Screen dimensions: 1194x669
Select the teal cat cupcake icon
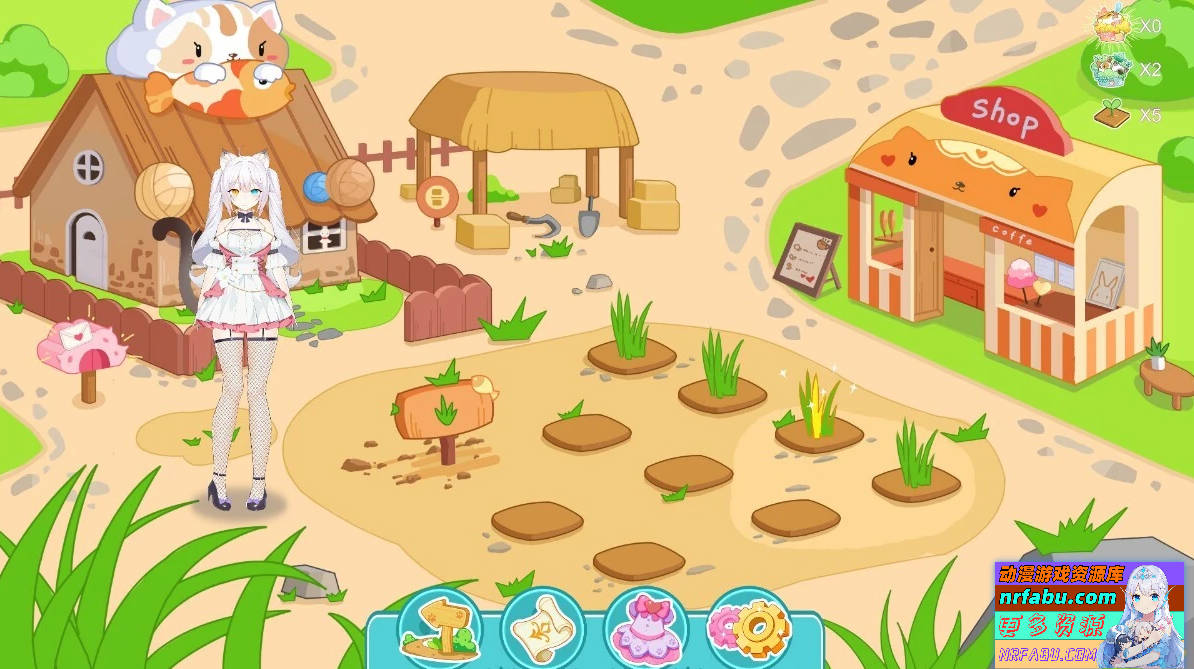point(1111,68)
